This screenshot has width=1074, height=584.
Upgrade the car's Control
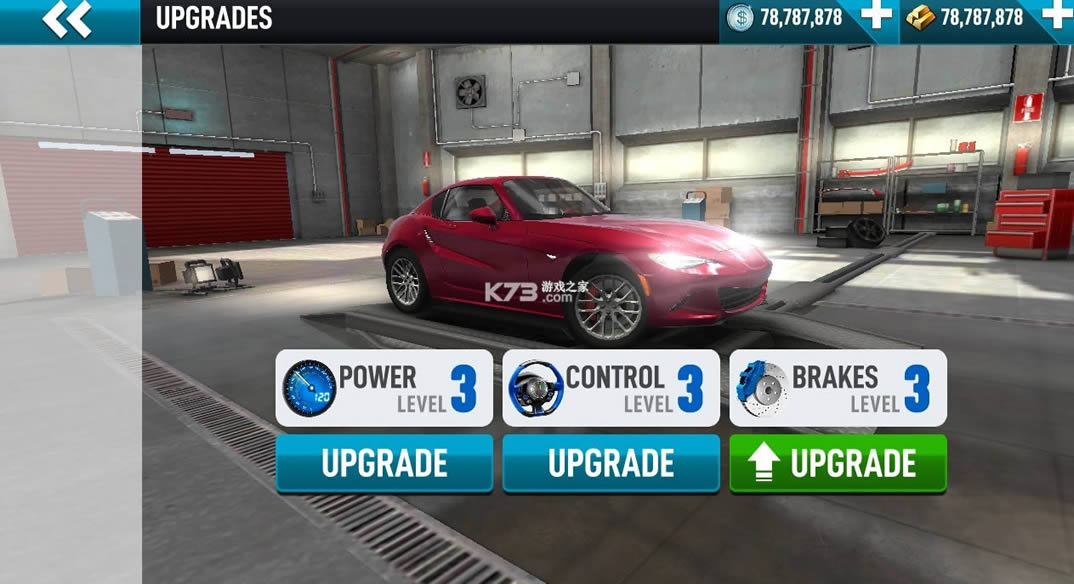pos(611,463)
